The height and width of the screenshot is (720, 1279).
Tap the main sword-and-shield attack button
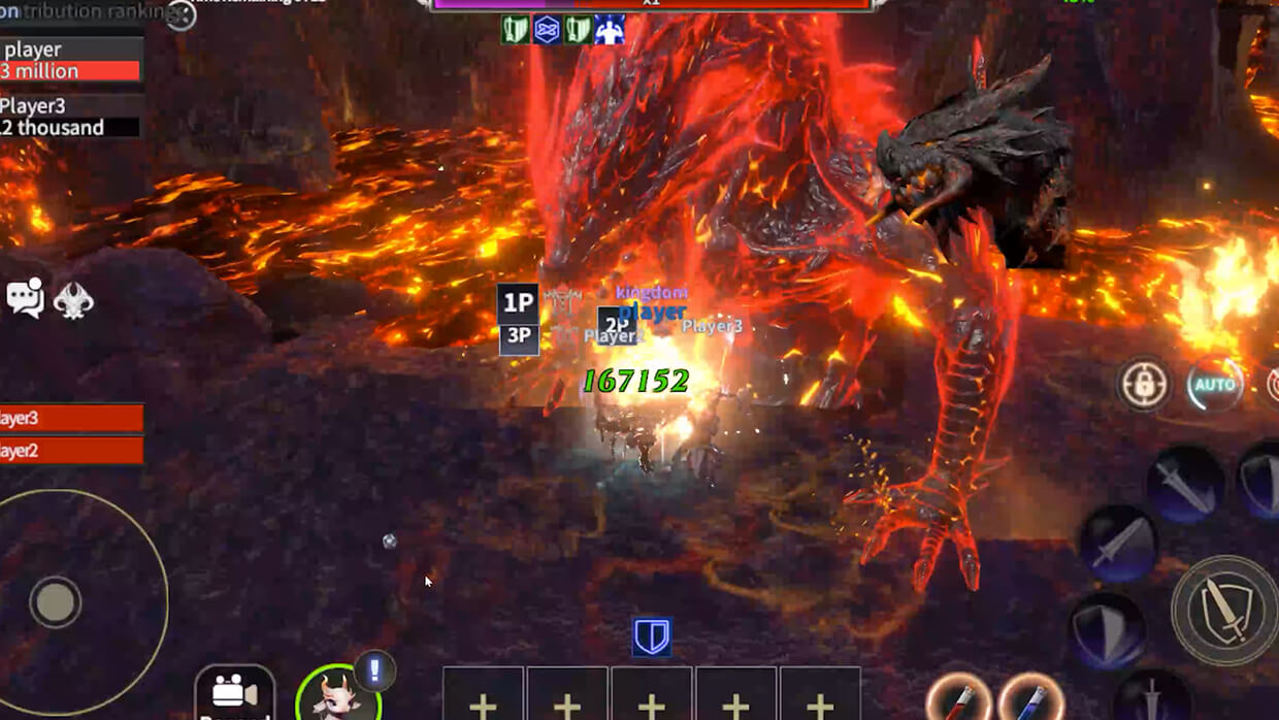[1225, 611]
